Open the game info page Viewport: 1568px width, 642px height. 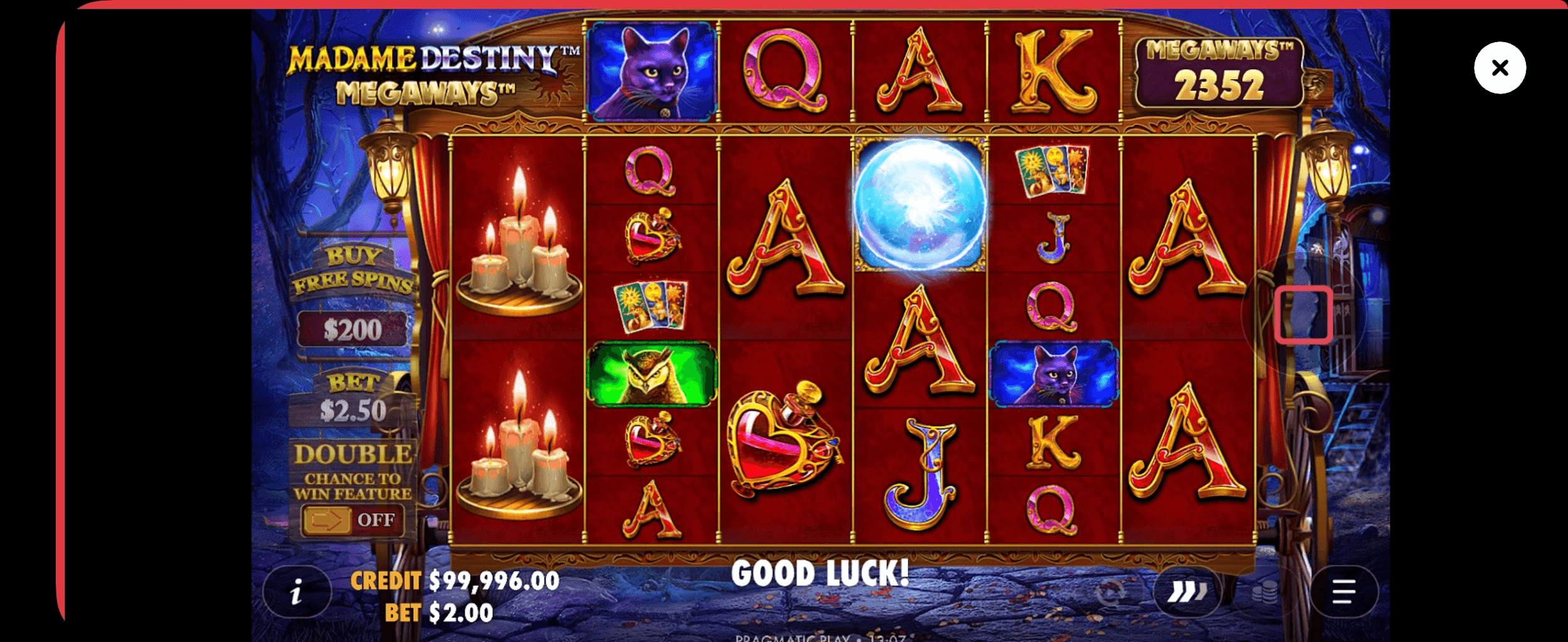click(x=297, y=592)
